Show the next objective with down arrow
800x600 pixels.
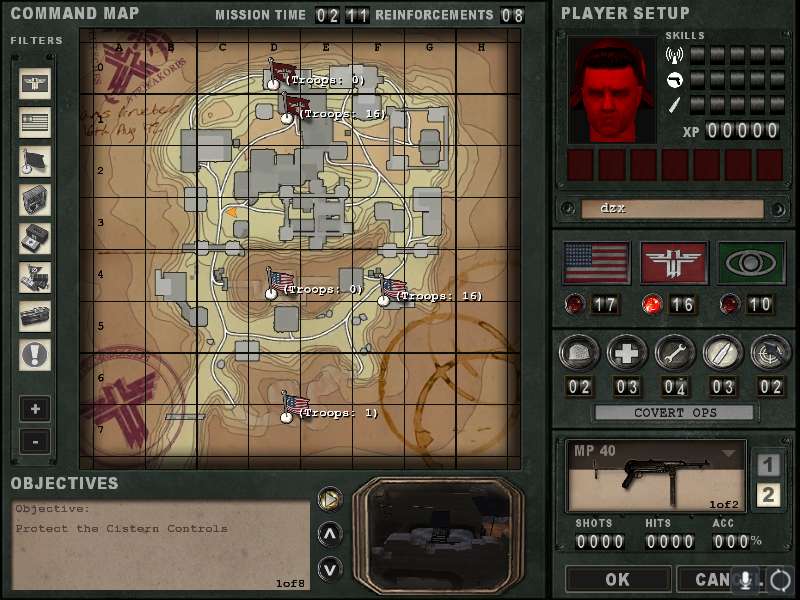(x=329, y=569)
